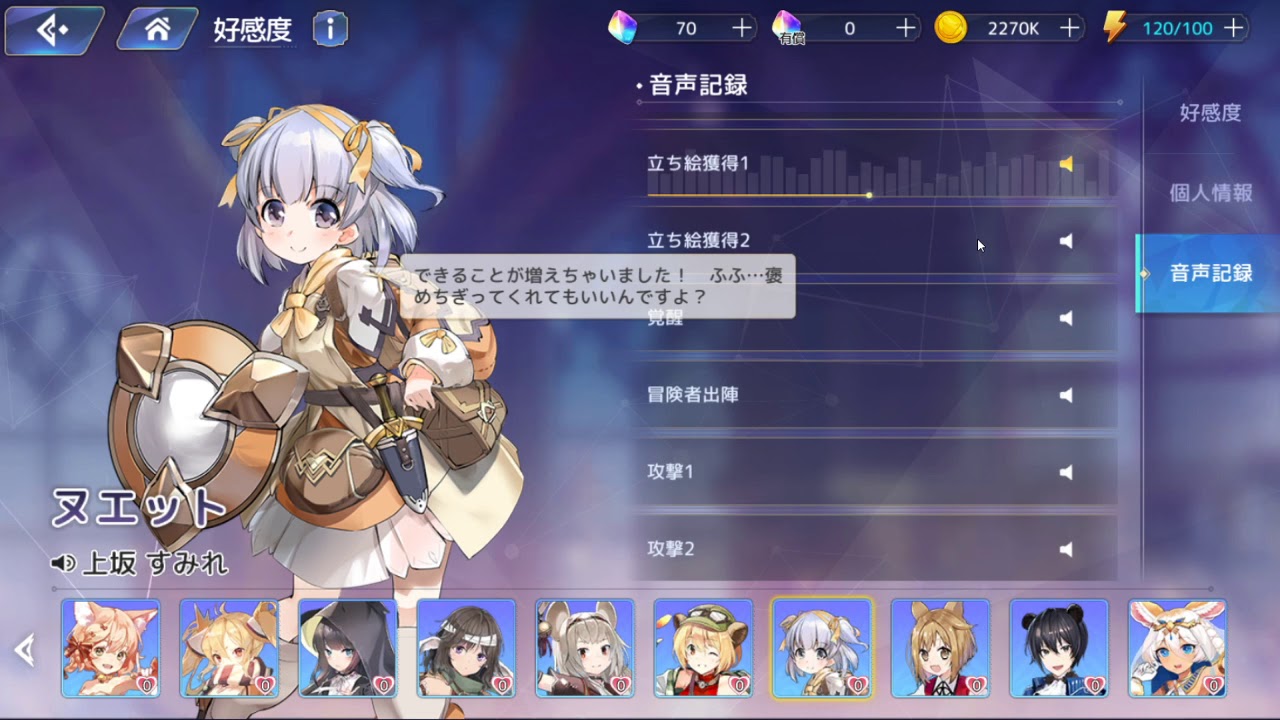This screenshot has width=1280, height=720.
Task: Return to the home screen
Action: point(157,30)
